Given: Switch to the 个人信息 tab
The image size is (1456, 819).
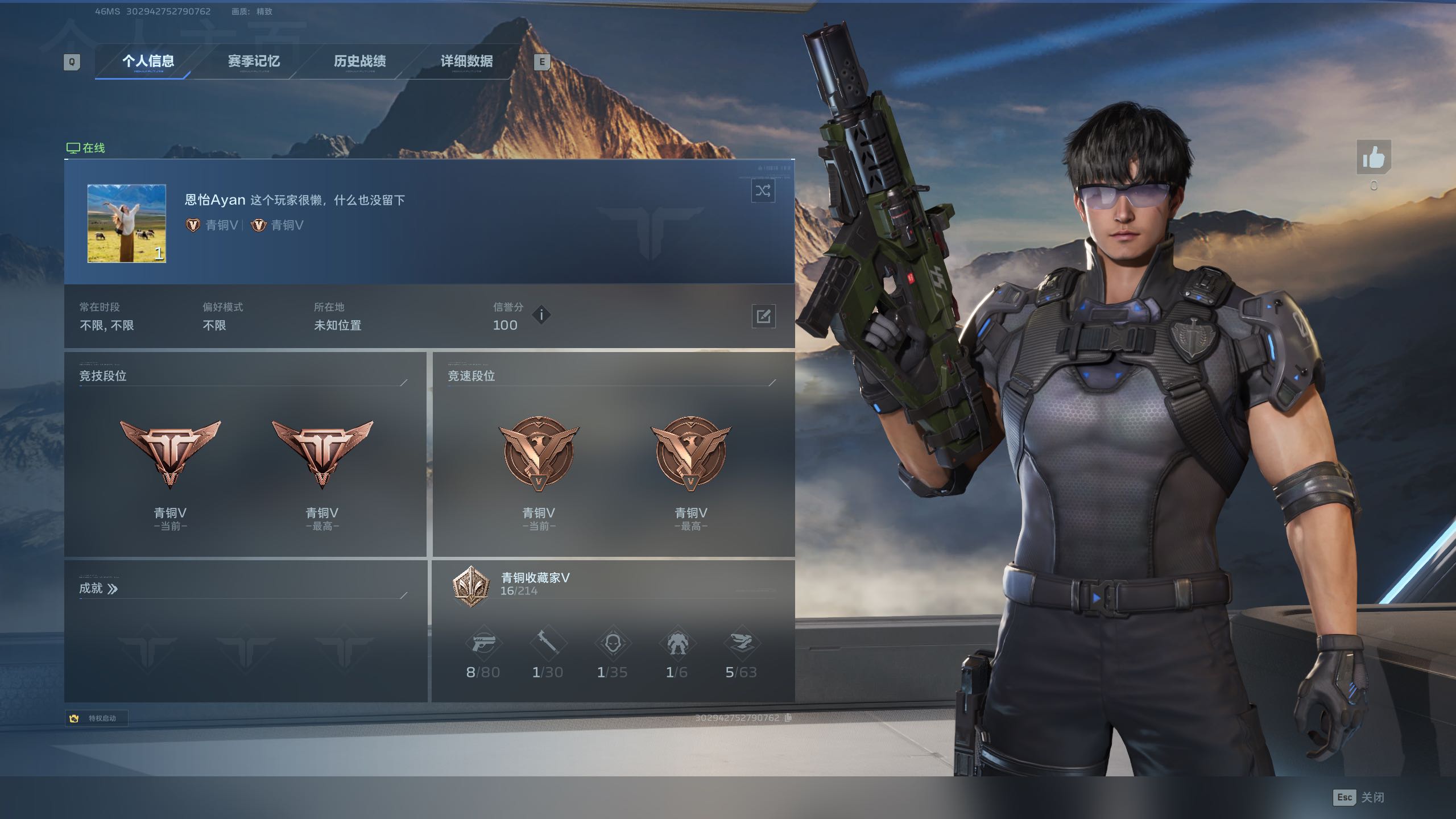Looking at the screenshot, I should (x=148, y=61).
